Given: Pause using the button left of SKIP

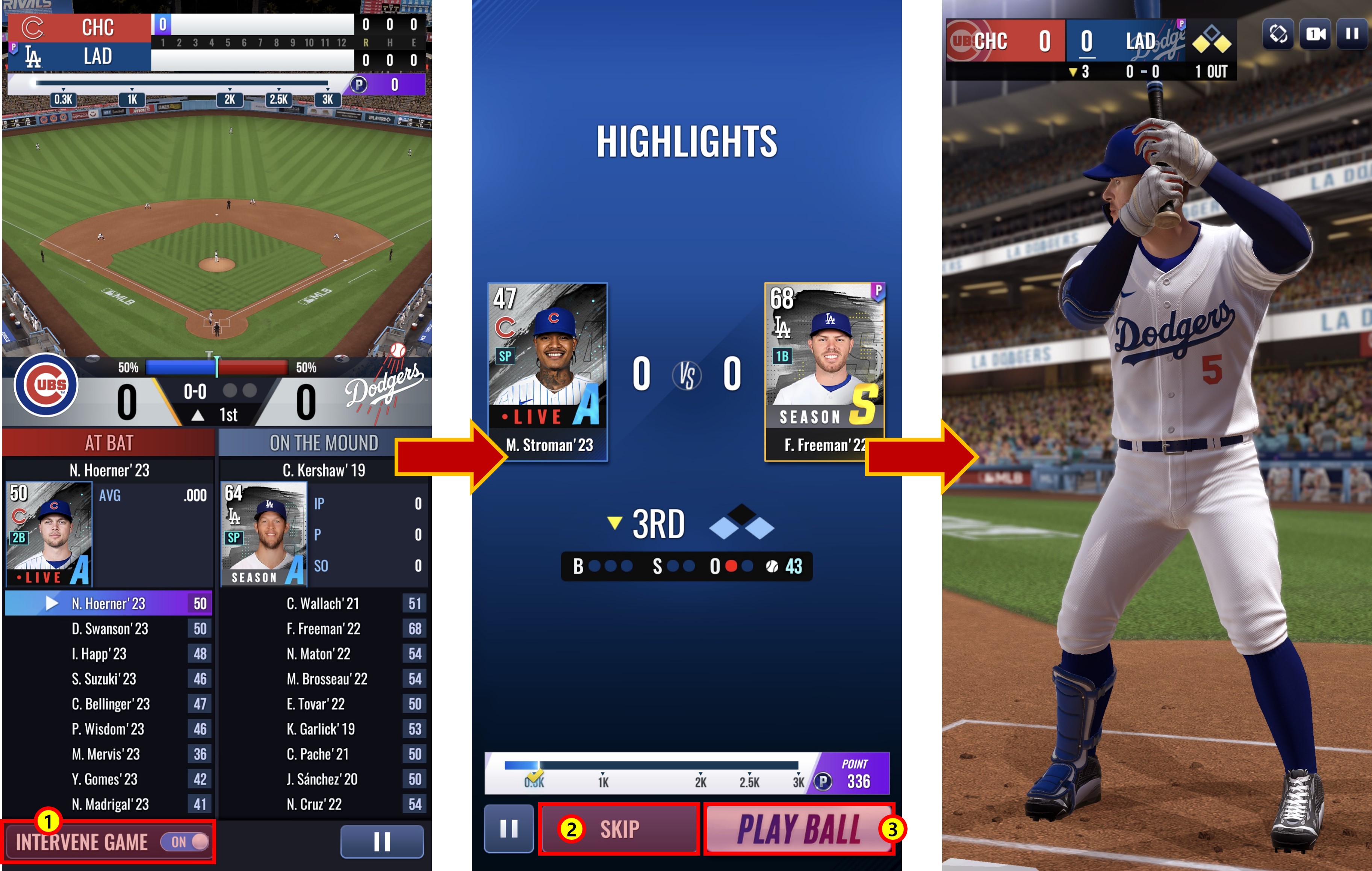Looking at the screenshot, I should coord(508,829).
